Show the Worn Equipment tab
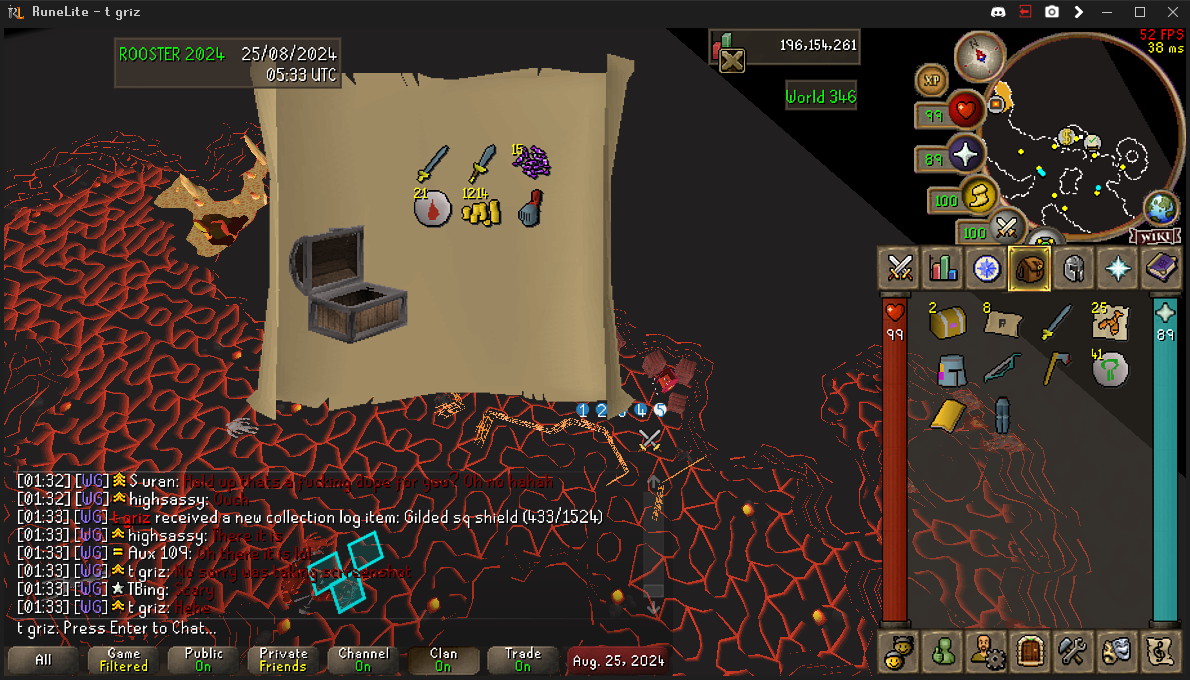 pyautogui.click(x=1073, y=268)
